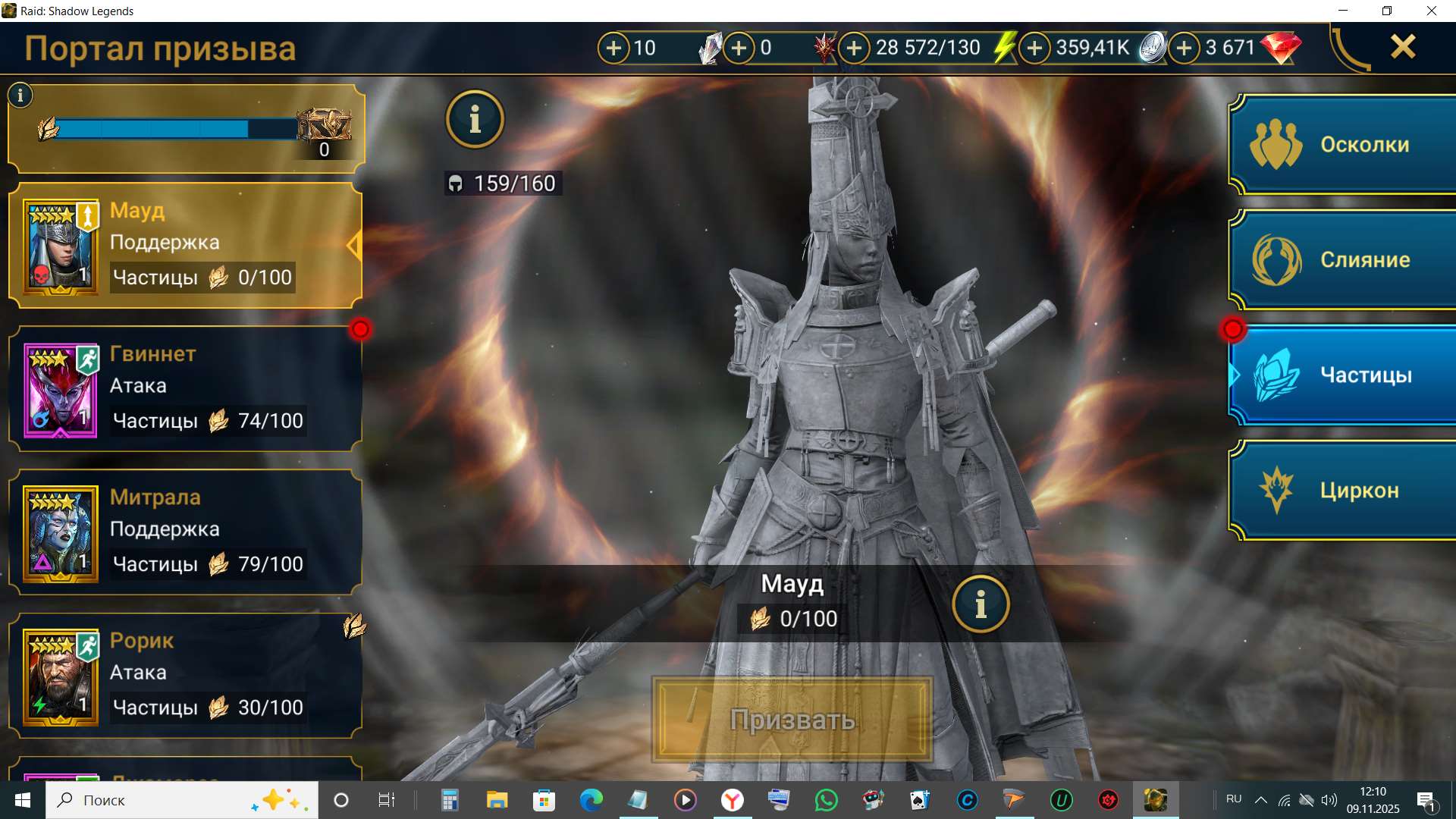Open info on the fragment progress bar
The image size is (1456, 819).
point(20,96)
